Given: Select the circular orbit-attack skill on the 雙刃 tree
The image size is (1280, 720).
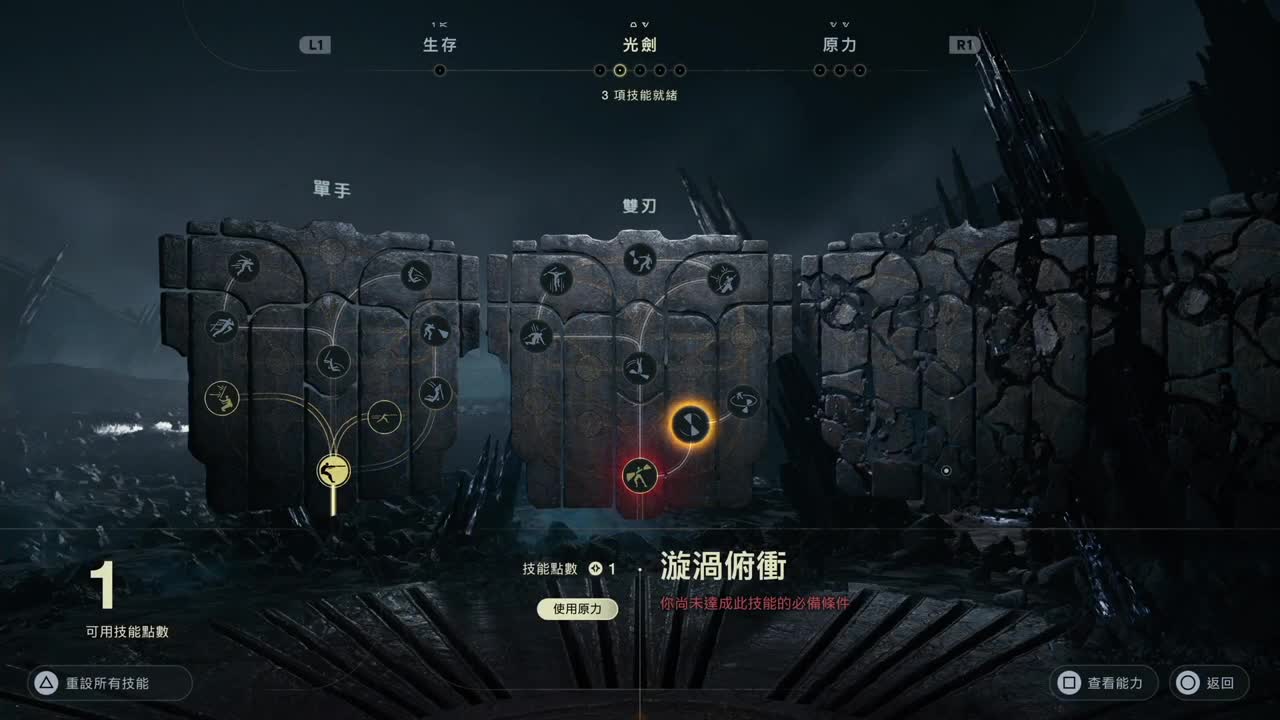Looking at the screenshot, I should (742, 399).
